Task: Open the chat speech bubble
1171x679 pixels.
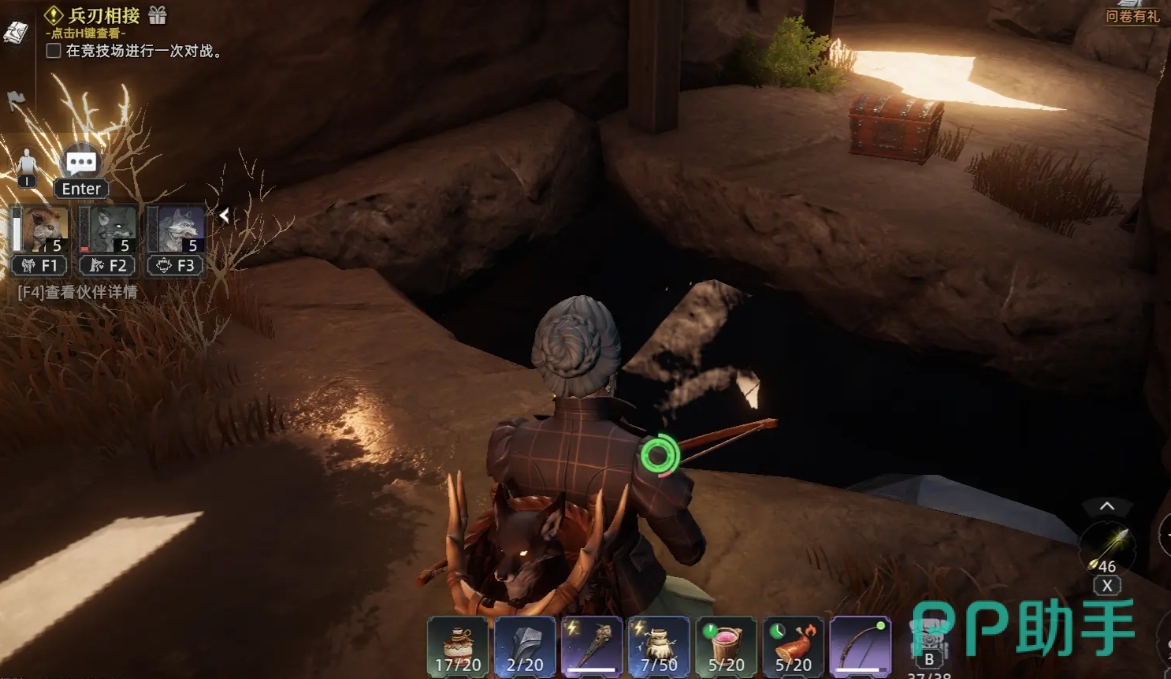Action: point(81,162)
